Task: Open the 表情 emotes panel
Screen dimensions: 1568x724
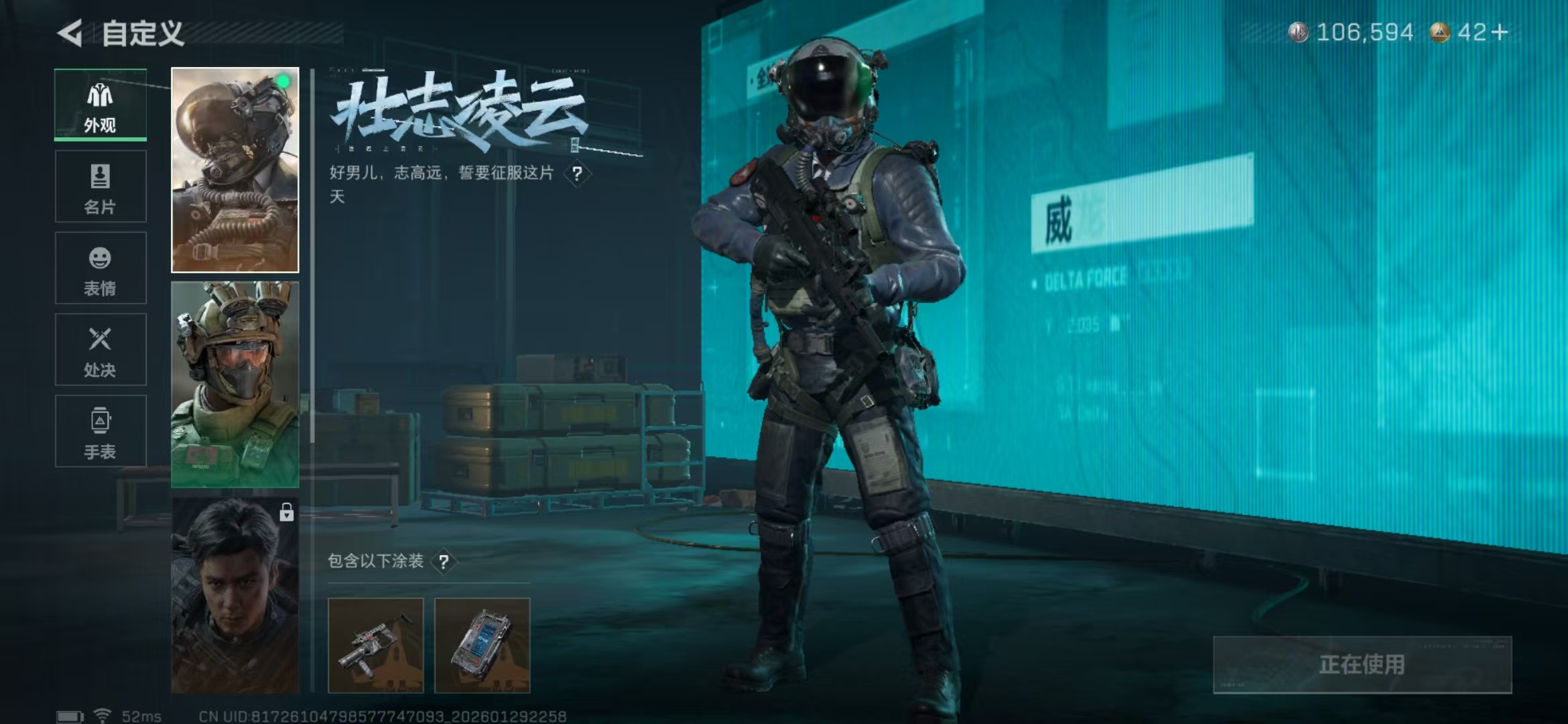Action: click(x=99, y=268)
